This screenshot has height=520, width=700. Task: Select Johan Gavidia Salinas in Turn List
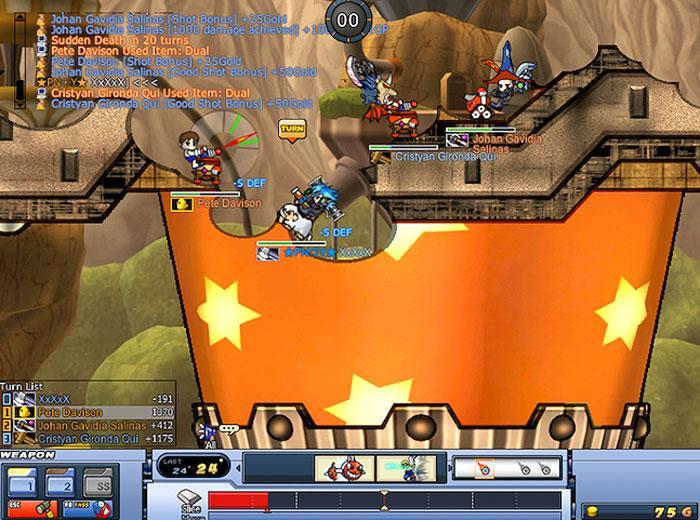[x=88, y=424]
